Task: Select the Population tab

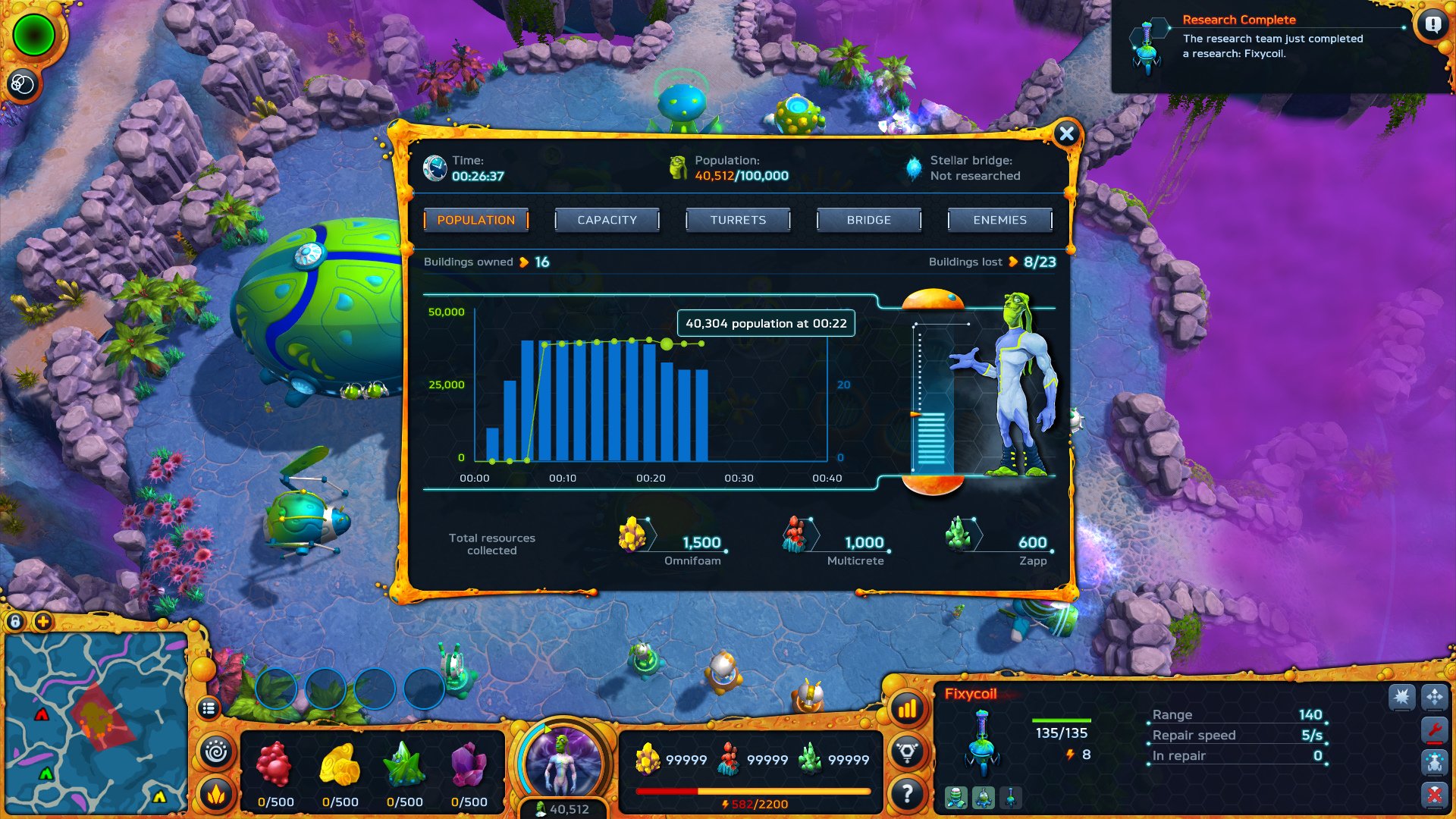Action: pos(475,220)
